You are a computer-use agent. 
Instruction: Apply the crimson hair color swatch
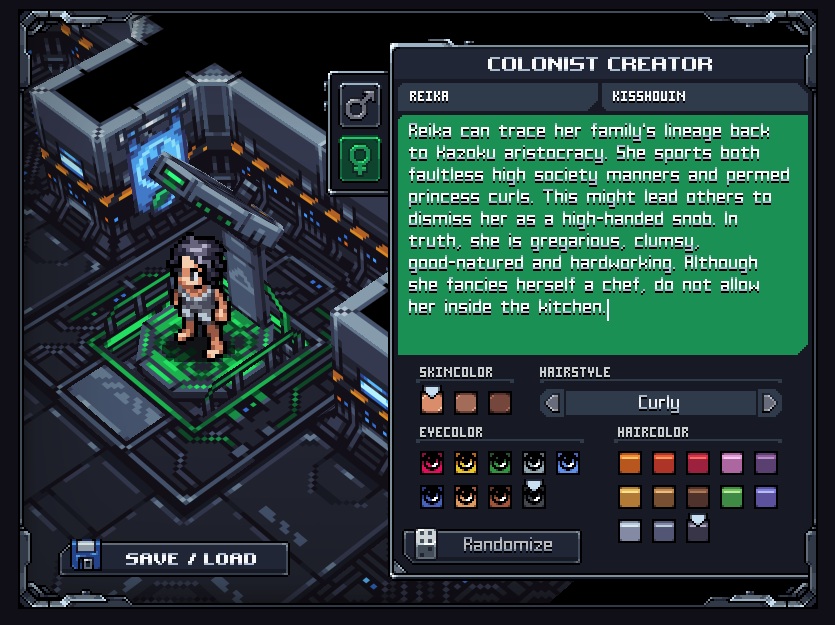(698, 463)
